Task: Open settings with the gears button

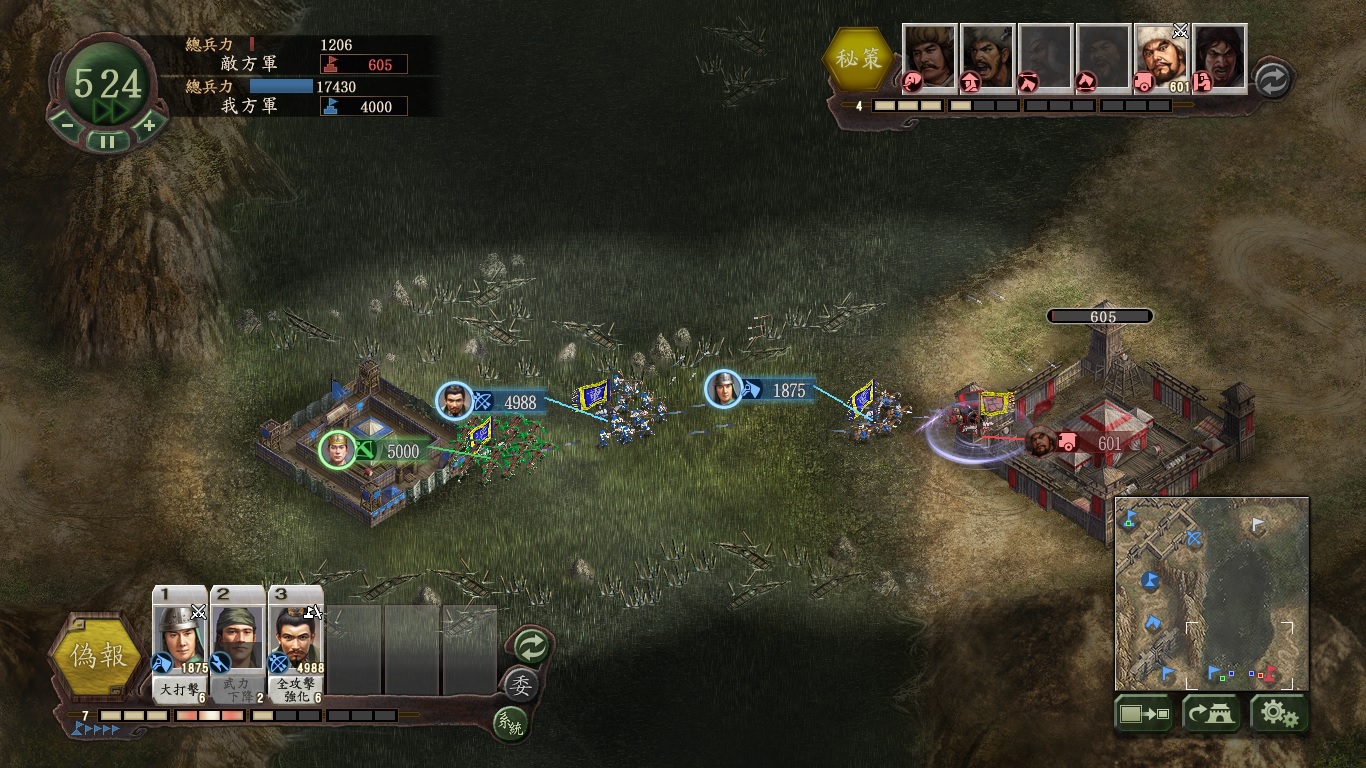Action: (1279, 714)
